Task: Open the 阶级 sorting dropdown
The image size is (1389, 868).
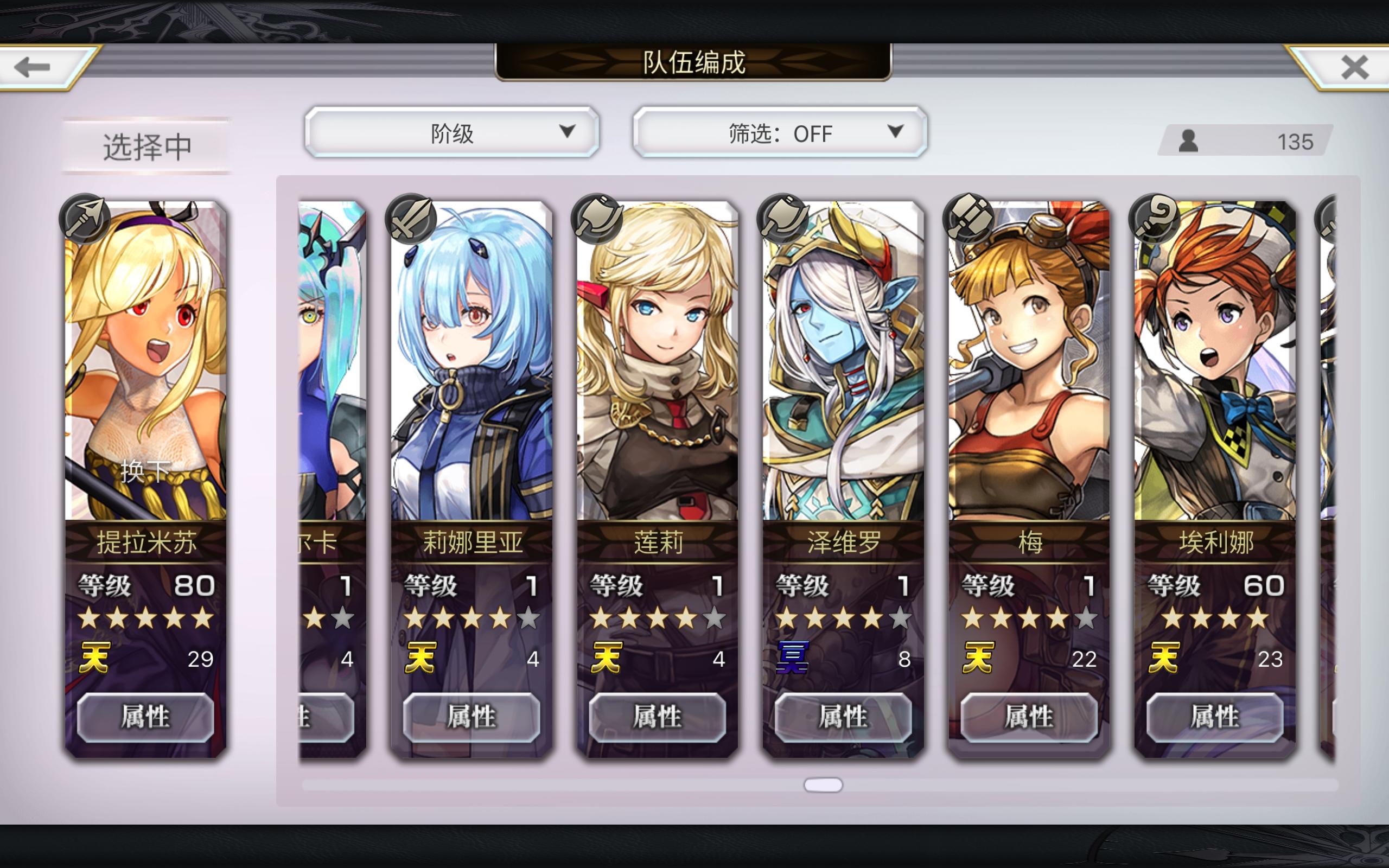Action: (453, 132)
